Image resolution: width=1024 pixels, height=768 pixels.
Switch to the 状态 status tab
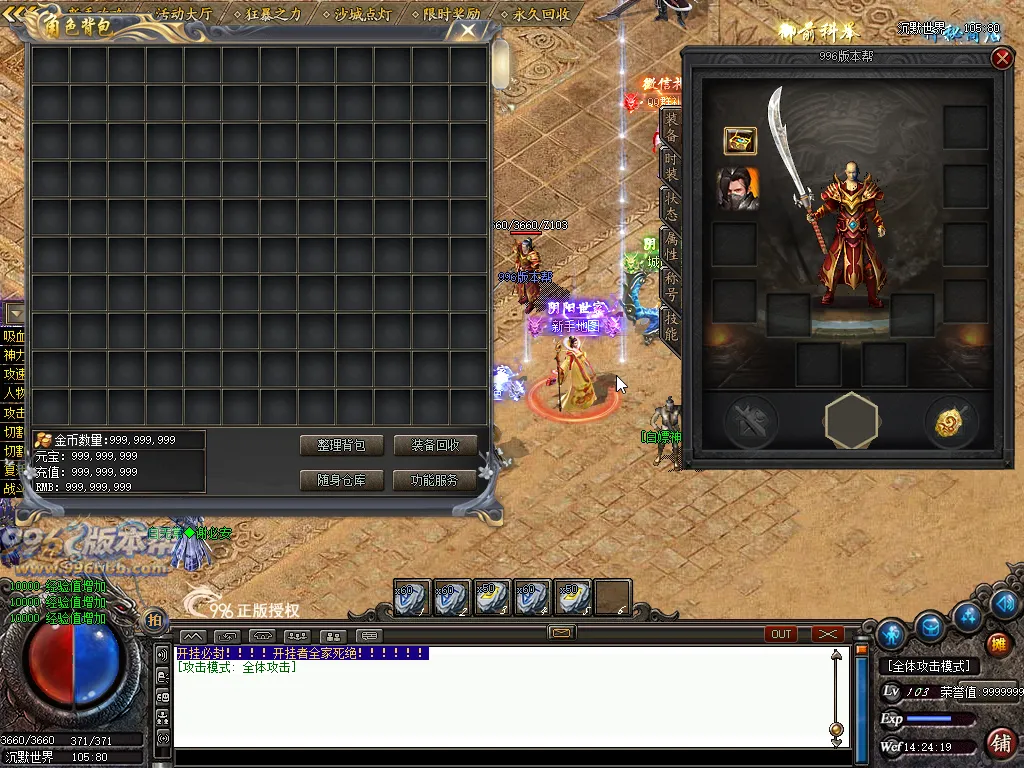tap(671, 205)
